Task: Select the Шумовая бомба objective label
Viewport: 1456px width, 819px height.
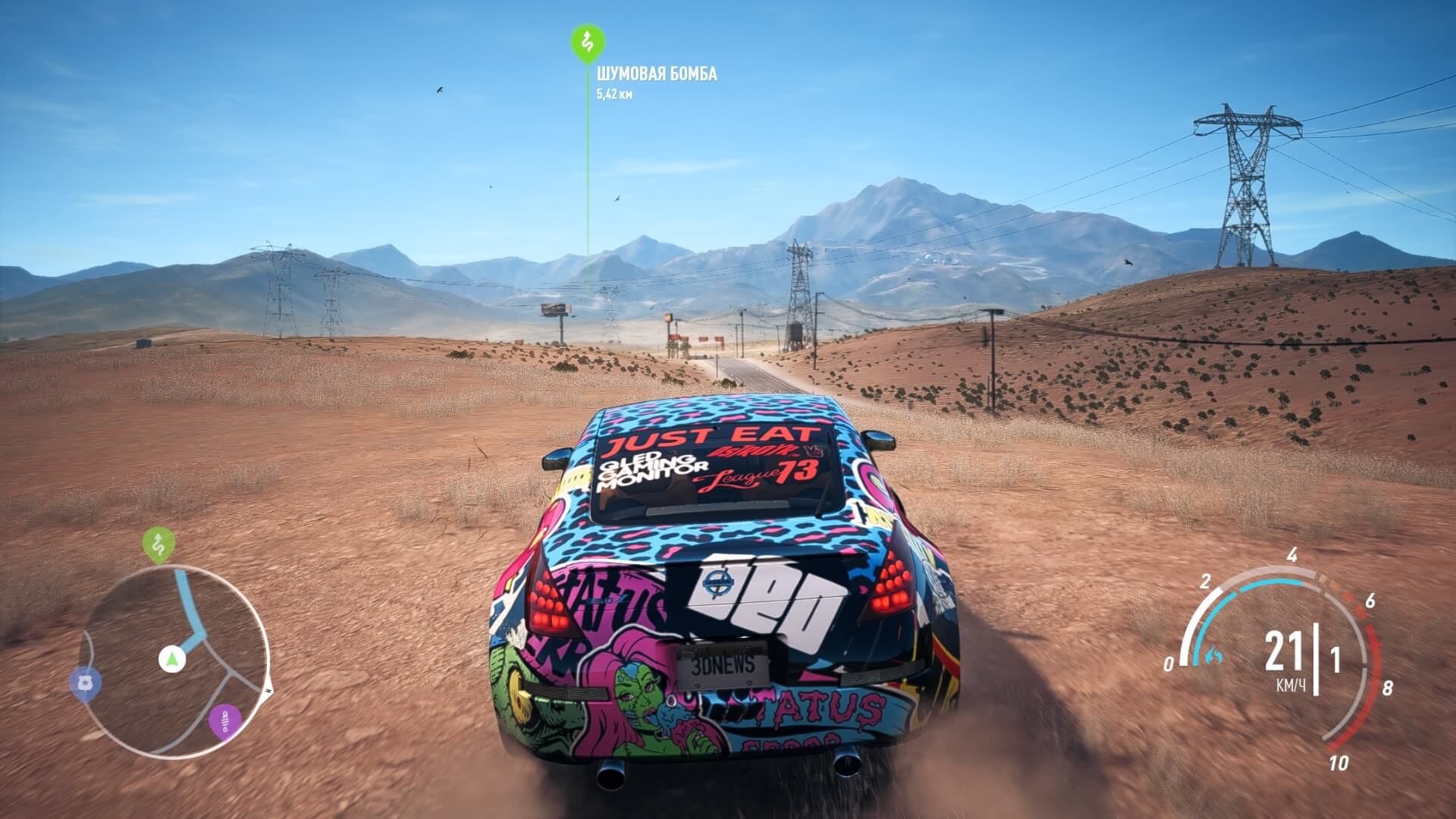Action: click(656, 74)
